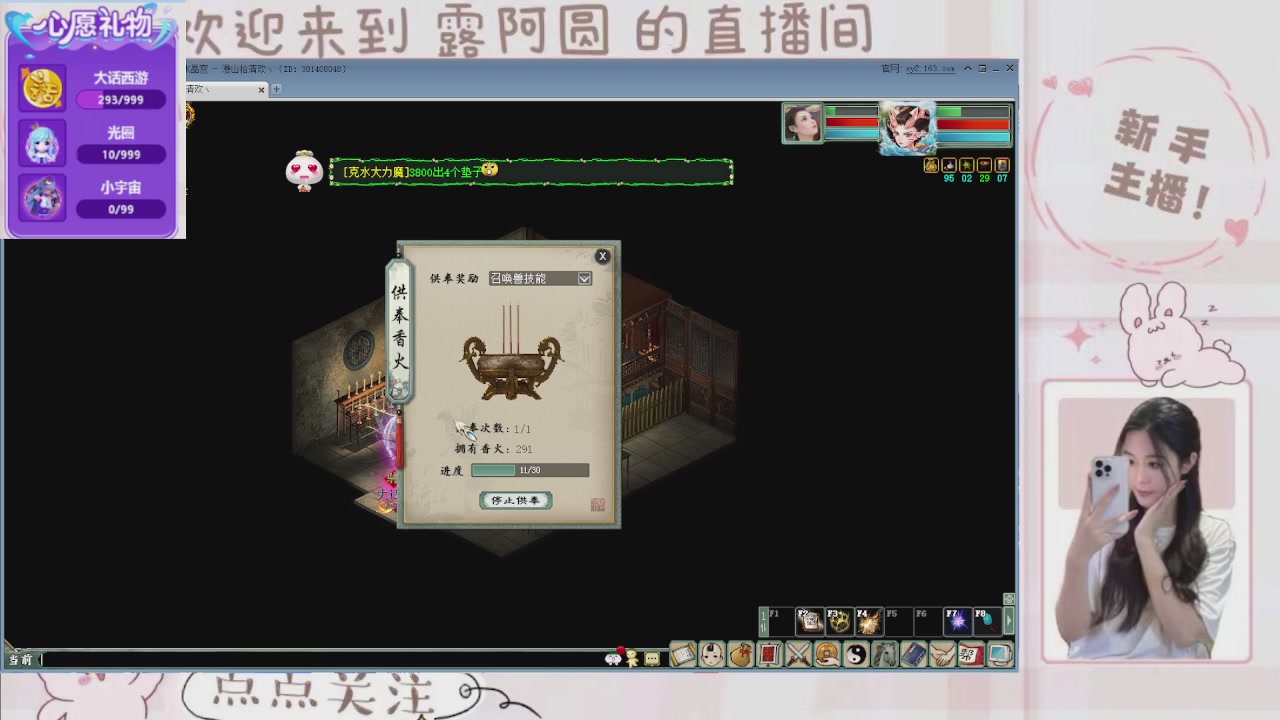Open the yin-yang taiji icon
The image size is (1280, 720).
pos(855,656)
